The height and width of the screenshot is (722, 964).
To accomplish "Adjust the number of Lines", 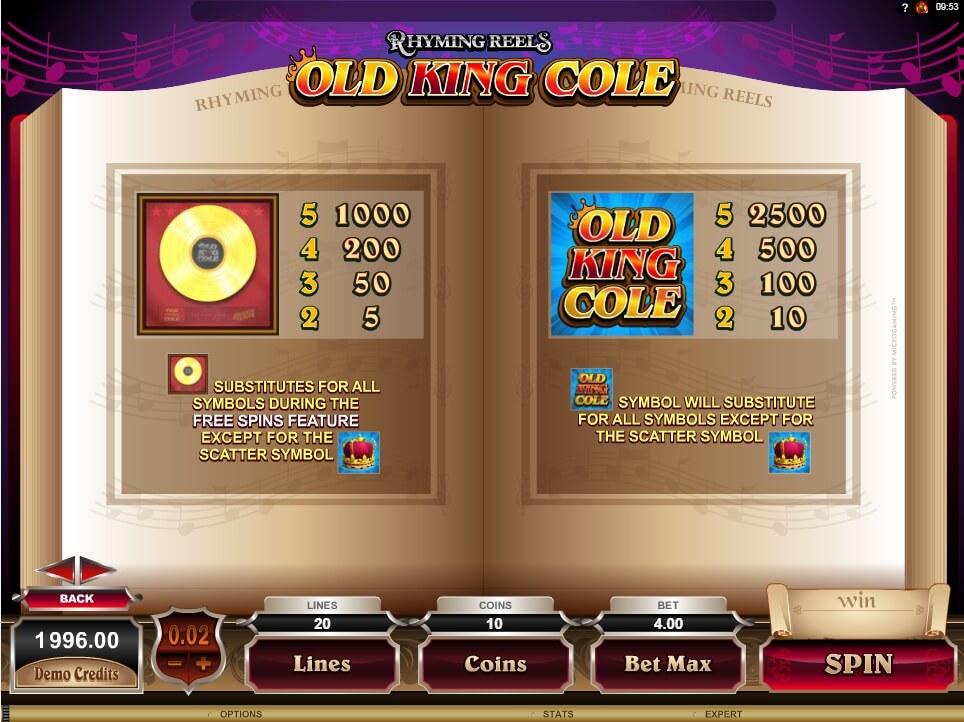I will pyautogui.click(x=321, y=664).
